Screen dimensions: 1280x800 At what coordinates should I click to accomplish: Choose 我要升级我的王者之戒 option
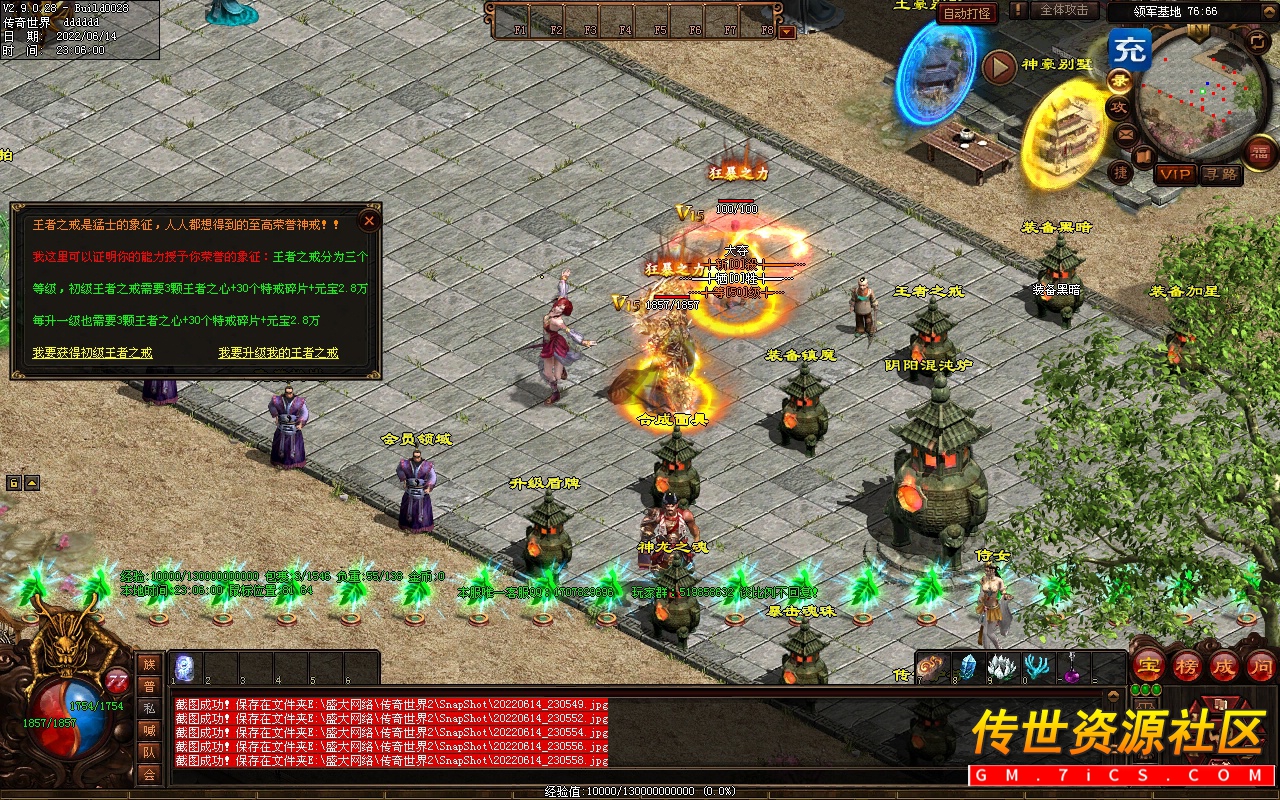pyautogui.click(x=278, y=353)
